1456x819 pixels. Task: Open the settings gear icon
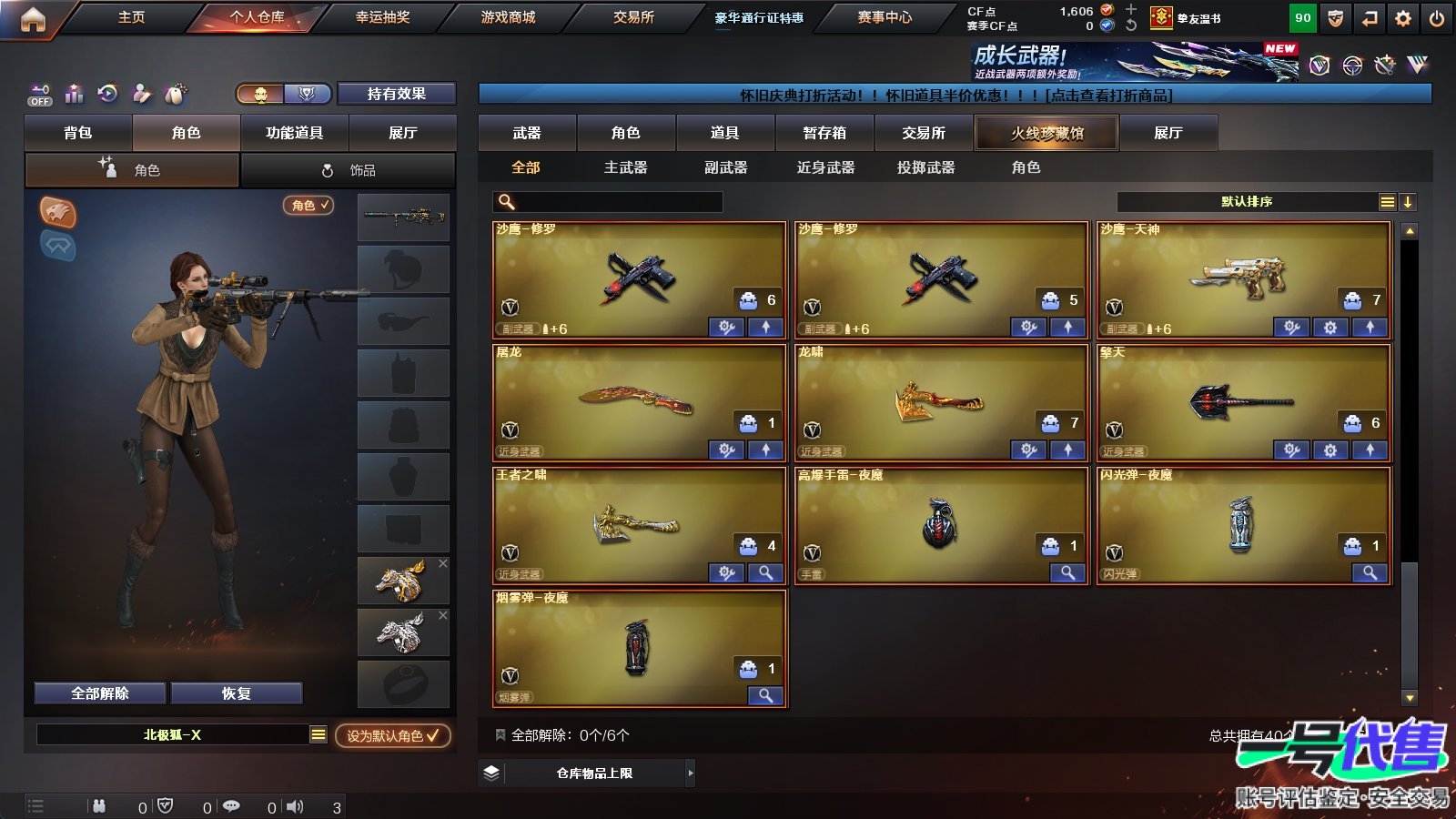click(x=1402, y=16)
